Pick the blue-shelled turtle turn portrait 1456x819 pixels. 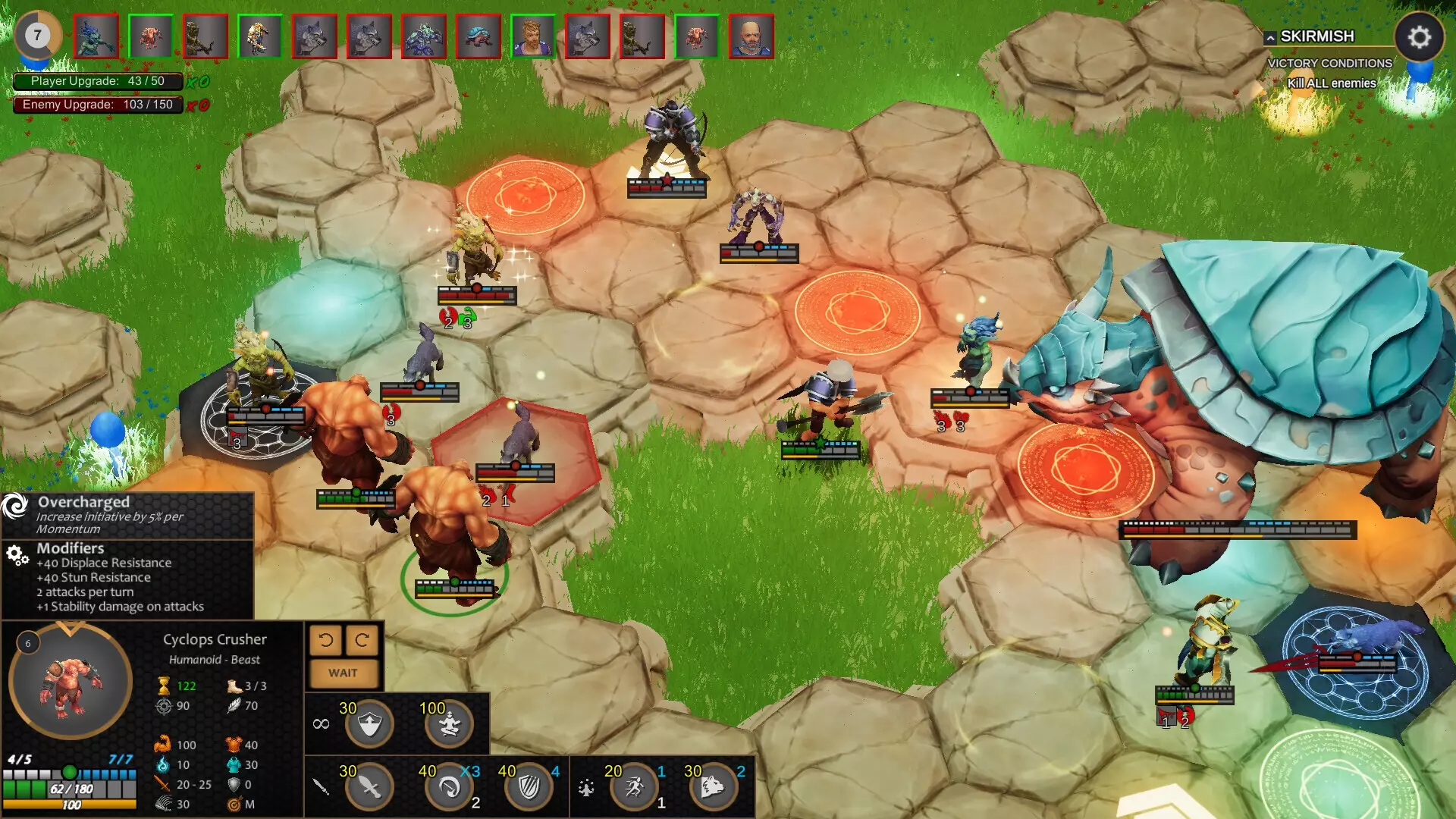pos(479,36)
